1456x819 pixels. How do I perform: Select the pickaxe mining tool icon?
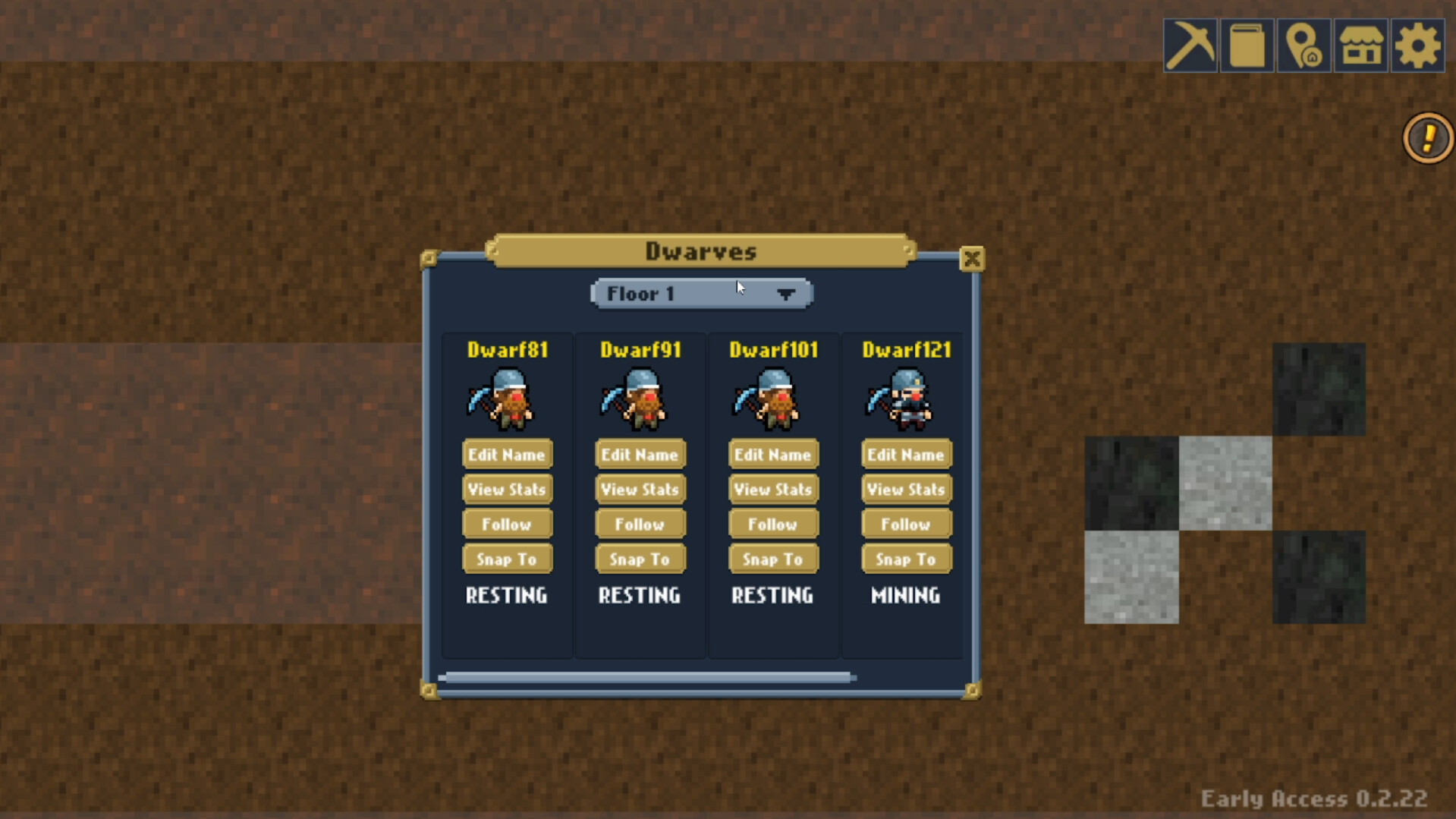[1189, 46]
